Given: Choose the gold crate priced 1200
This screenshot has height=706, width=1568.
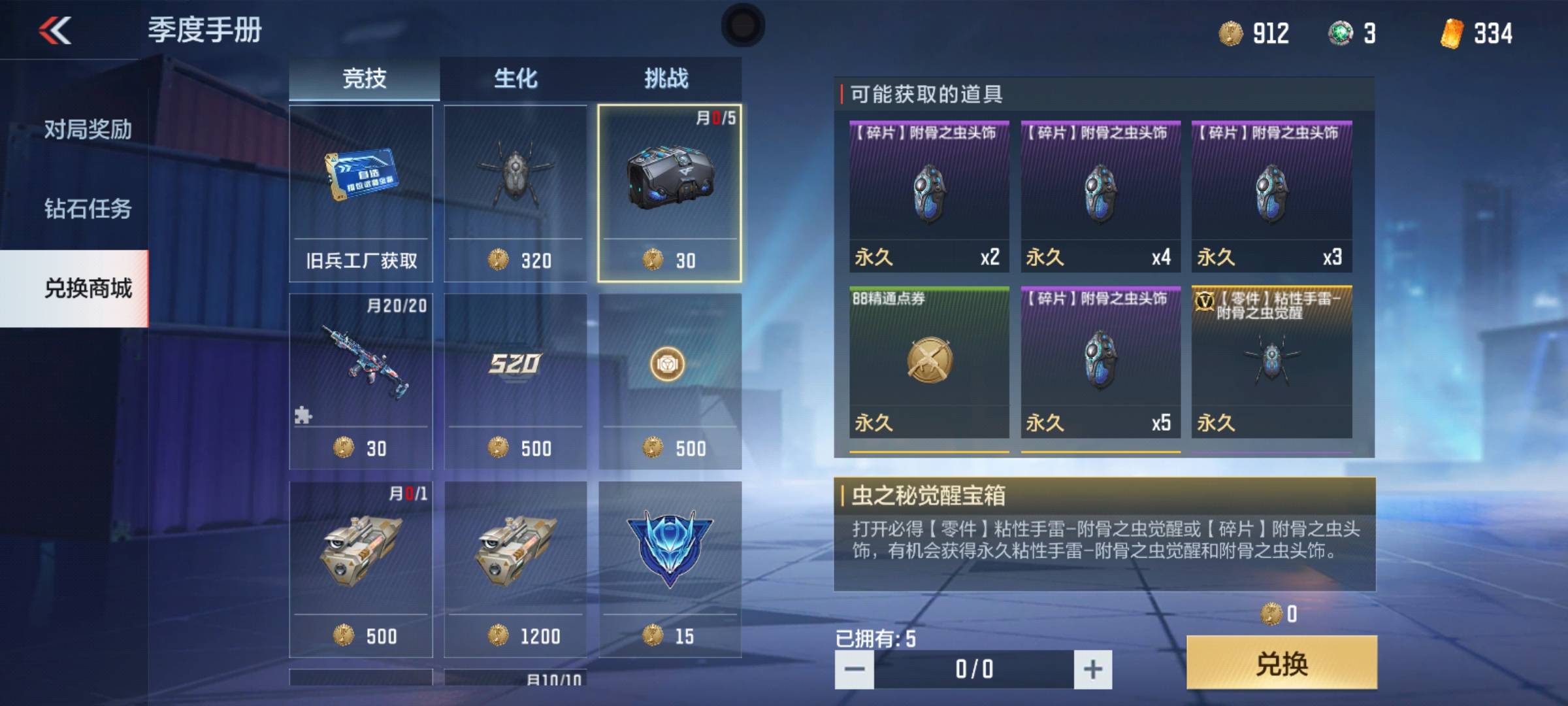Looking at the screenshot, I should click(x=515, y=569).
